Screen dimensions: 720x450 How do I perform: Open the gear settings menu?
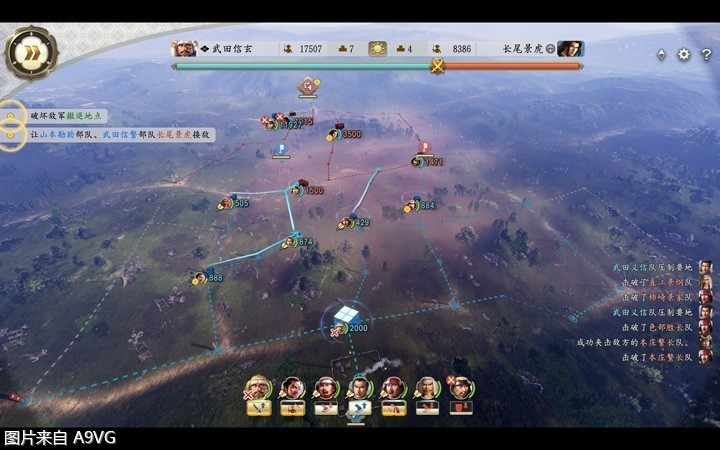(684, 54)
